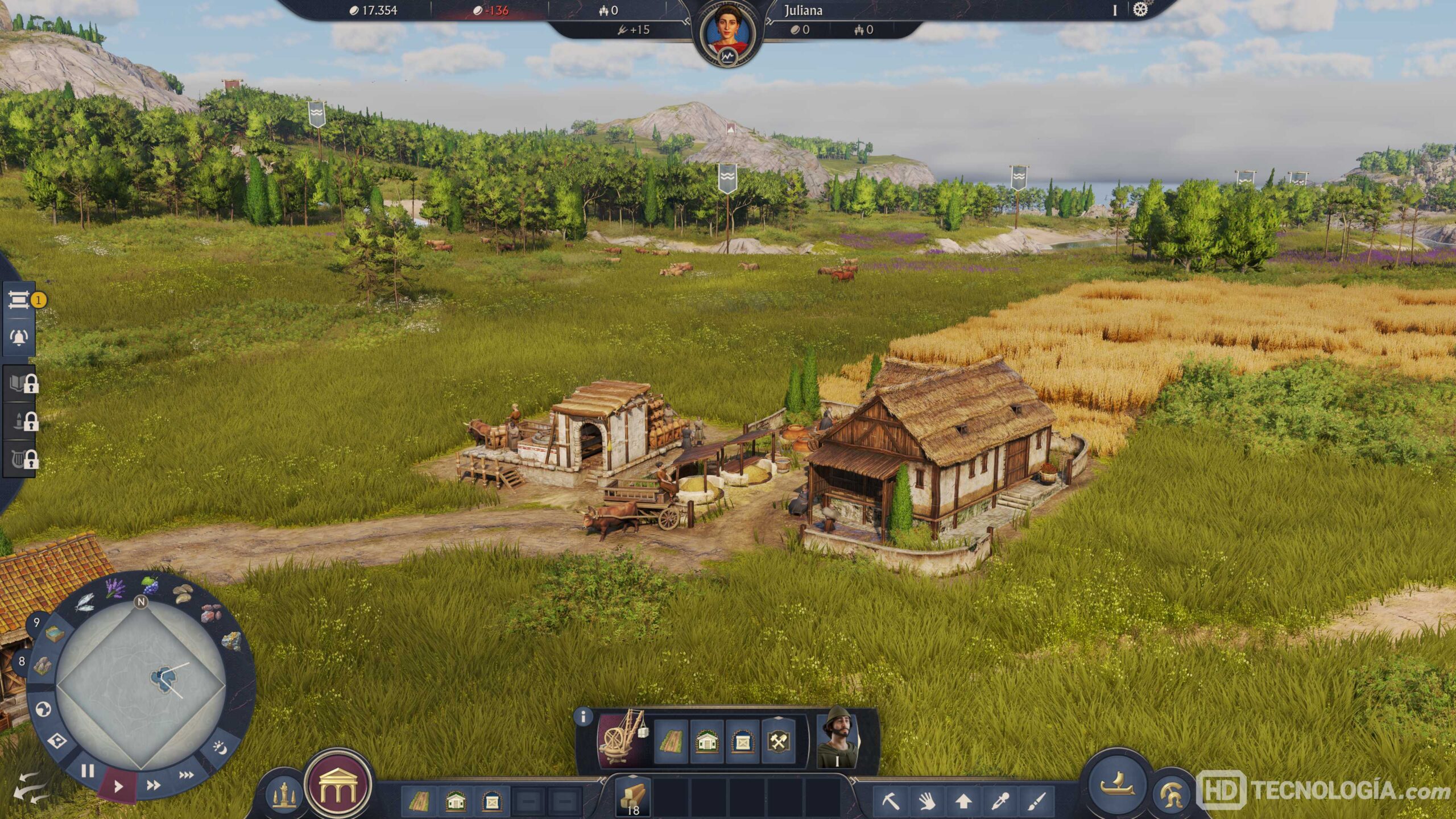The image size is (1456, 819).
Task: Set game to normal play speed
Action: point(118,787)
